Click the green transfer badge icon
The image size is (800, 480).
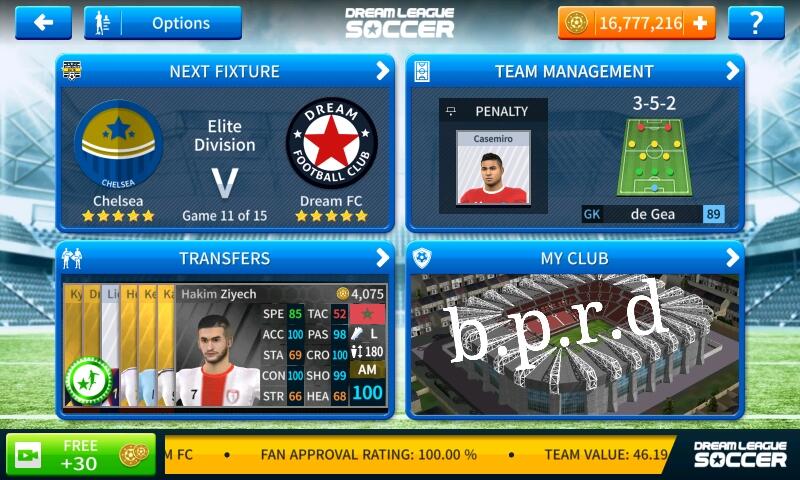[x=87, y=380]
